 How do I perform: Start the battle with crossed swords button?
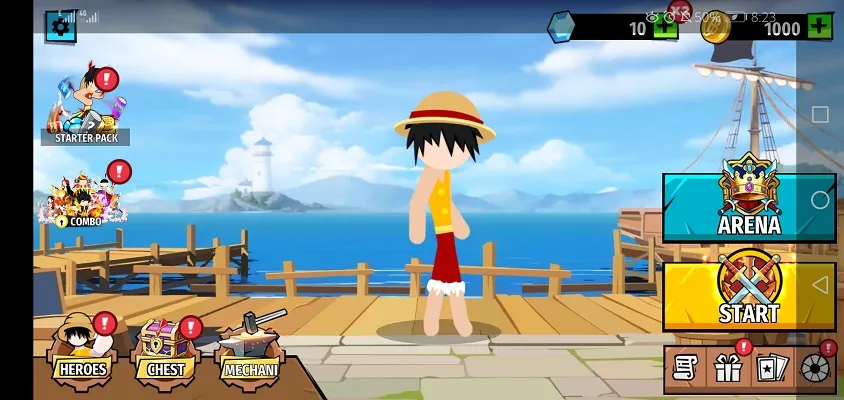[x=748, y=296]
